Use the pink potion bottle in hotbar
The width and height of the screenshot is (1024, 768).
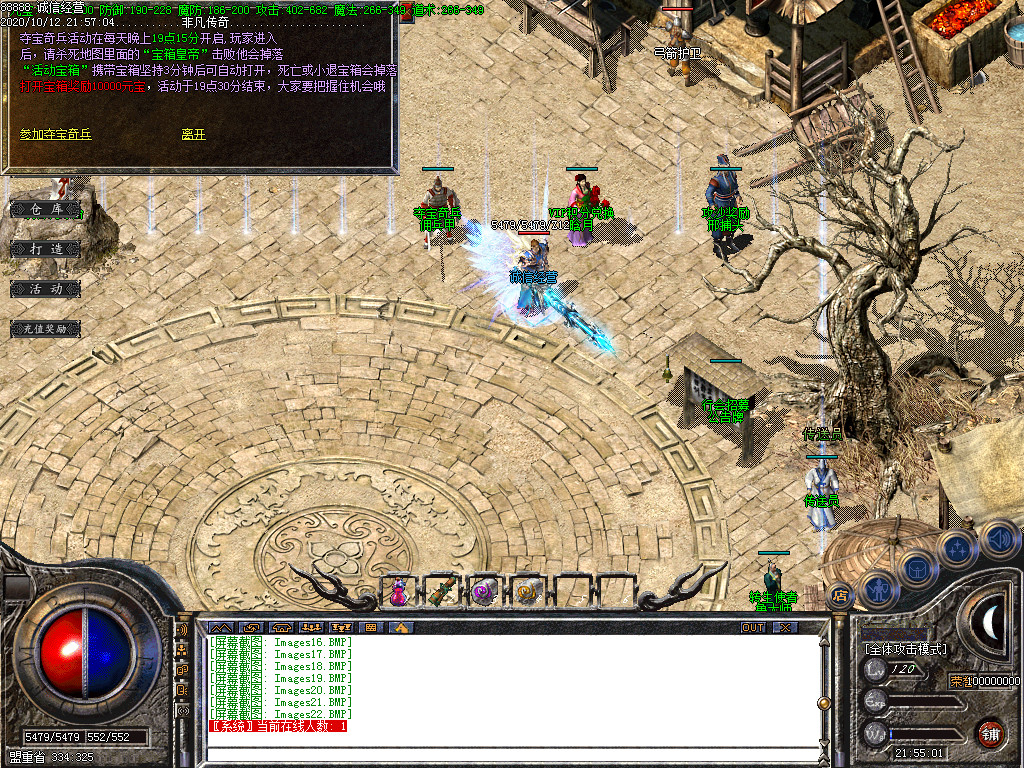pos(399,591)
